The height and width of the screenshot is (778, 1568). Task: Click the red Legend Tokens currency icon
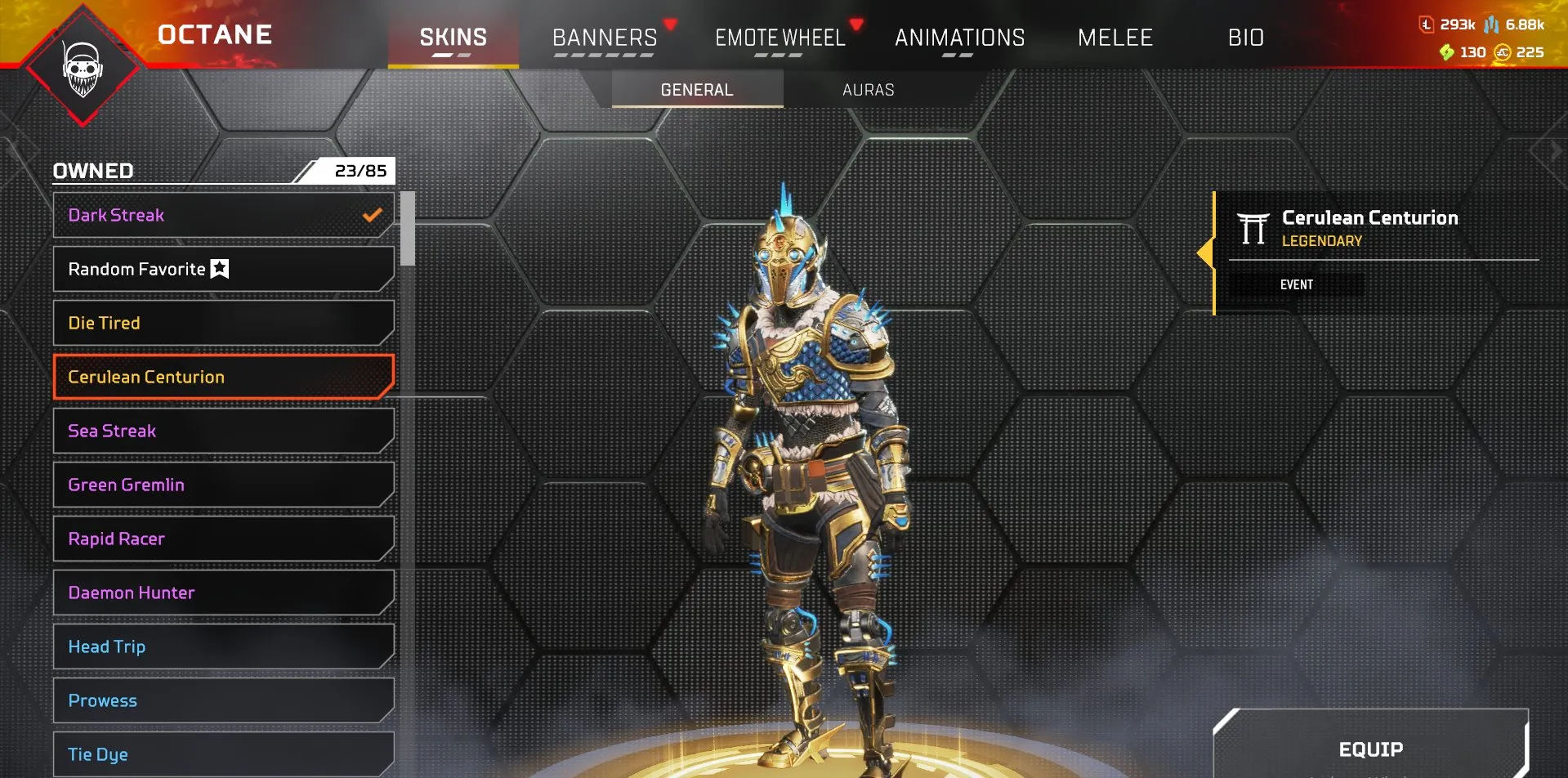(1427, 25)
